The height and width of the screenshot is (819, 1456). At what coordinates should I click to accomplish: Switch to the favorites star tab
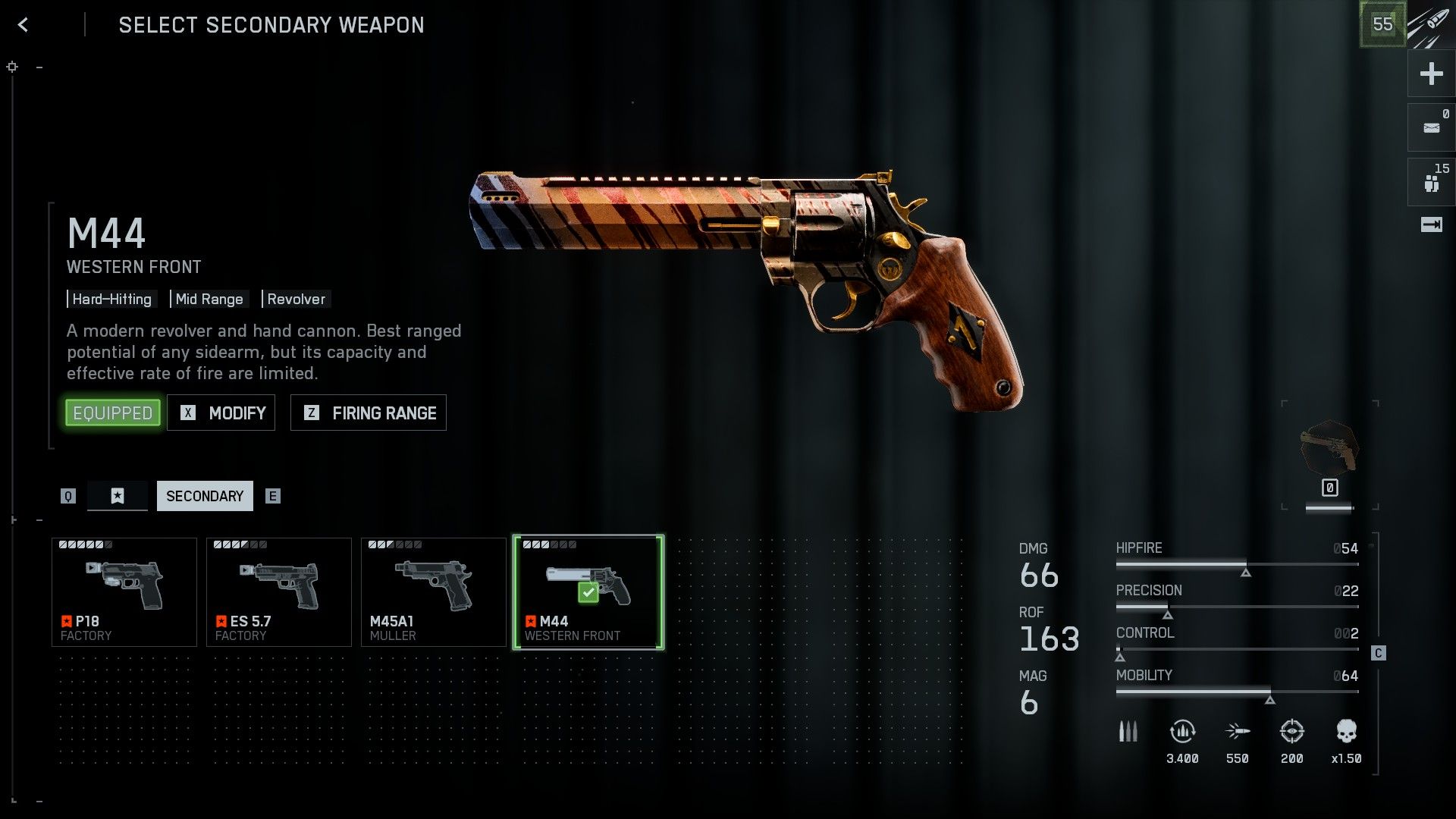click(x=118, y=496)
